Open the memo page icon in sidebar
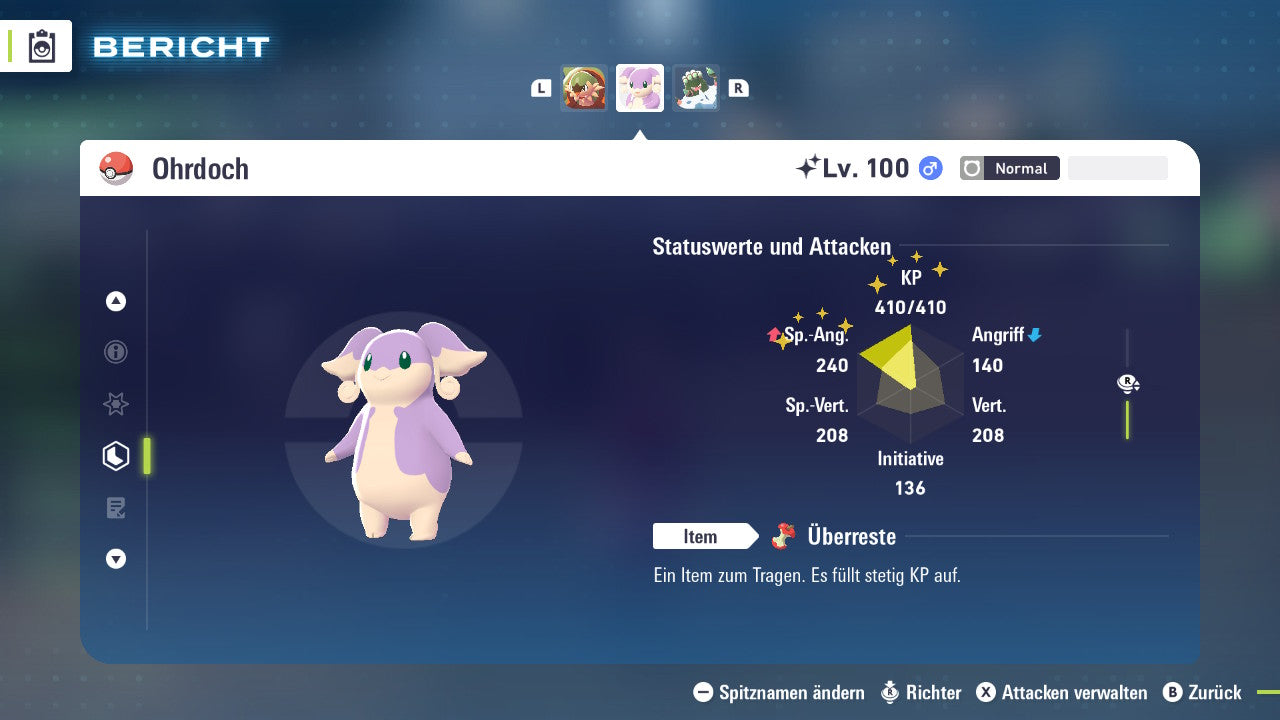The height and width of the screenshot is (720, 1280). 115,508
